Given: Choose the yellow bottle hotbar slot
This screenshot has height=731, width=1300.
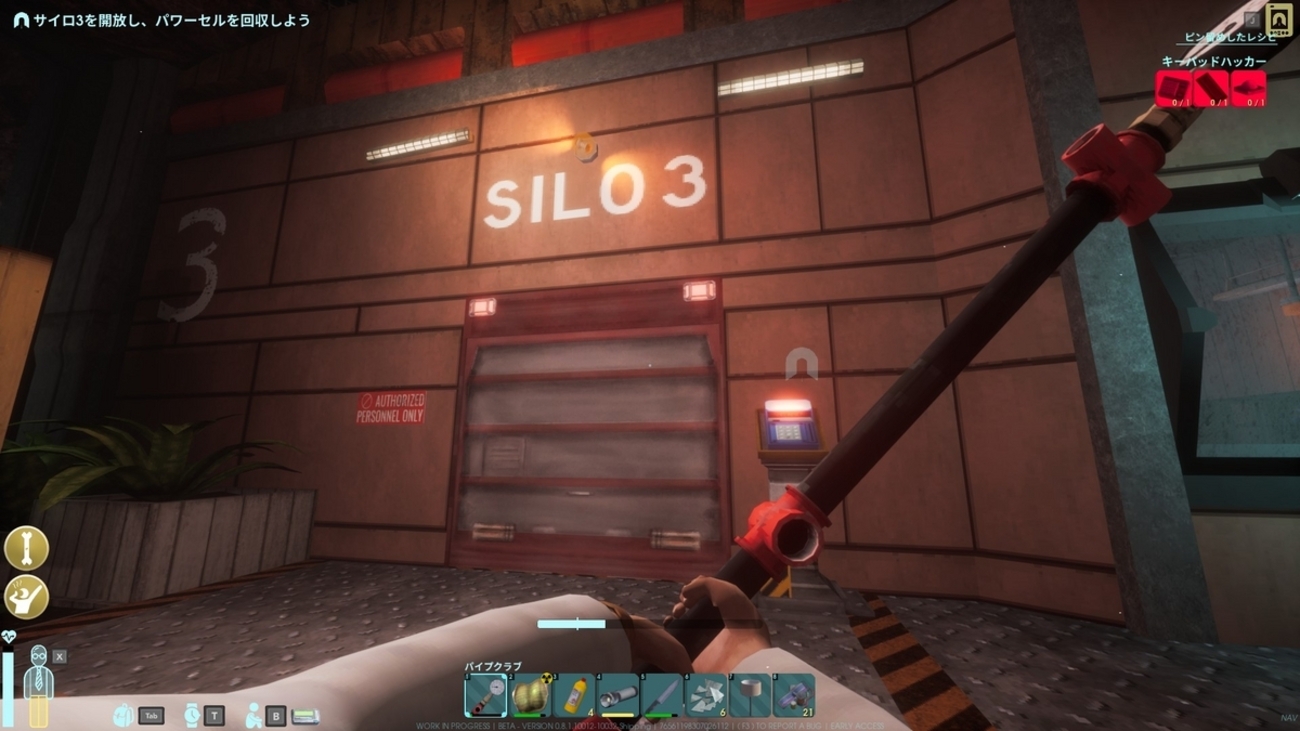Looking at the screenshot, I should tap(574, 695).
